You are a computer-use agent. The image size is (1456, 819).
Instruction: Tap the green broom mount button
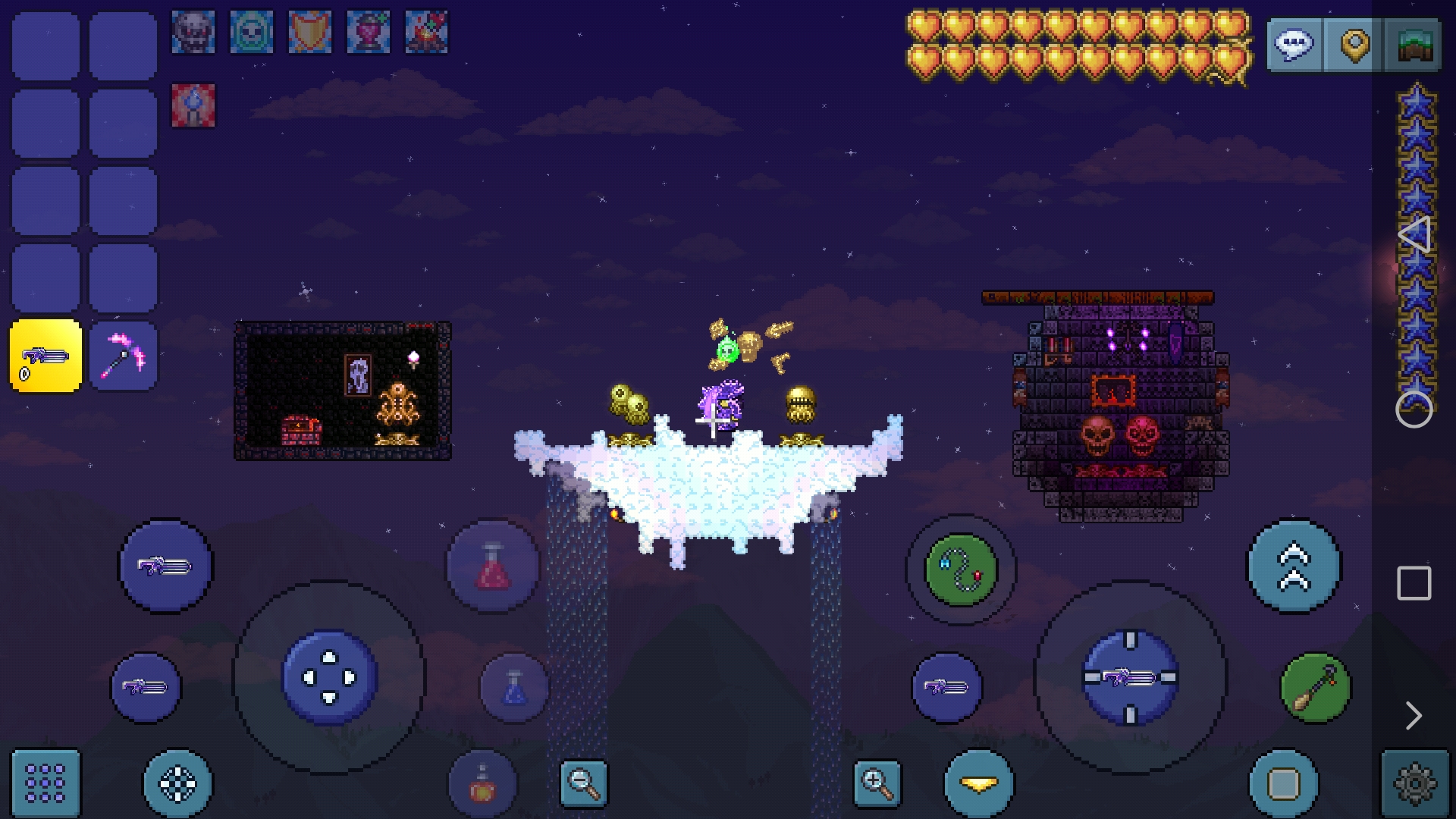pos(1316,688)
